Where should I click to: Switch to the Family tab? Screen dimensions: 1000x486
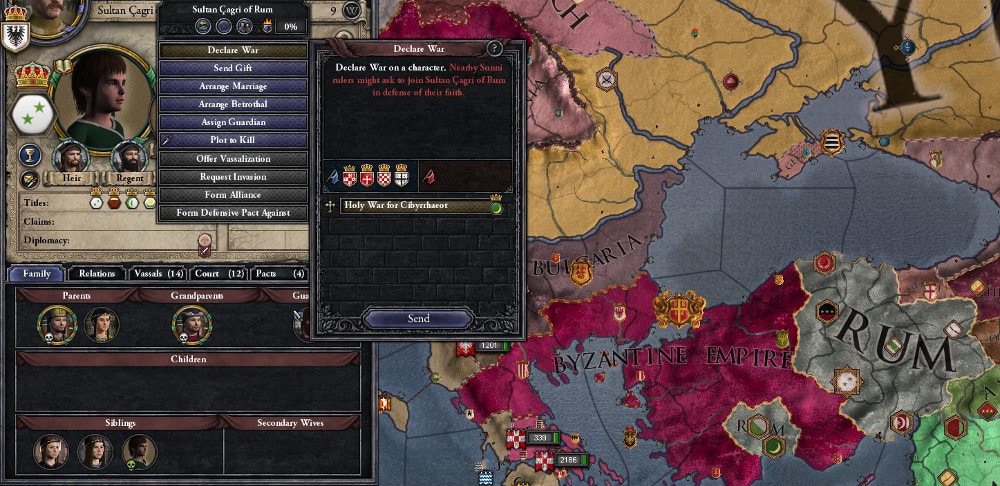[37, 273]
